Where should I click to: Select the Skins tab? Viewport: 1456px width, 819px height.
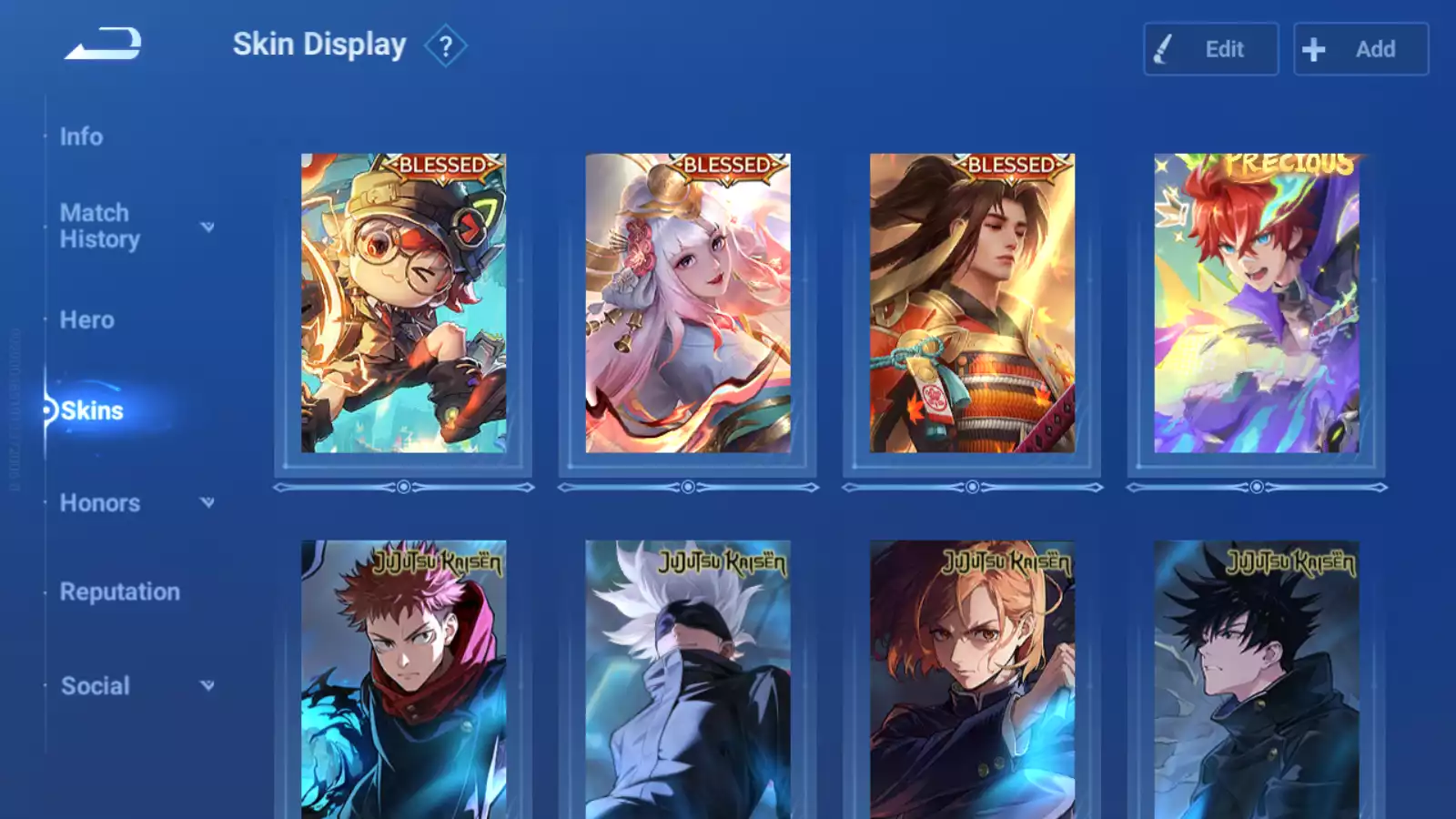coord(91,411)
